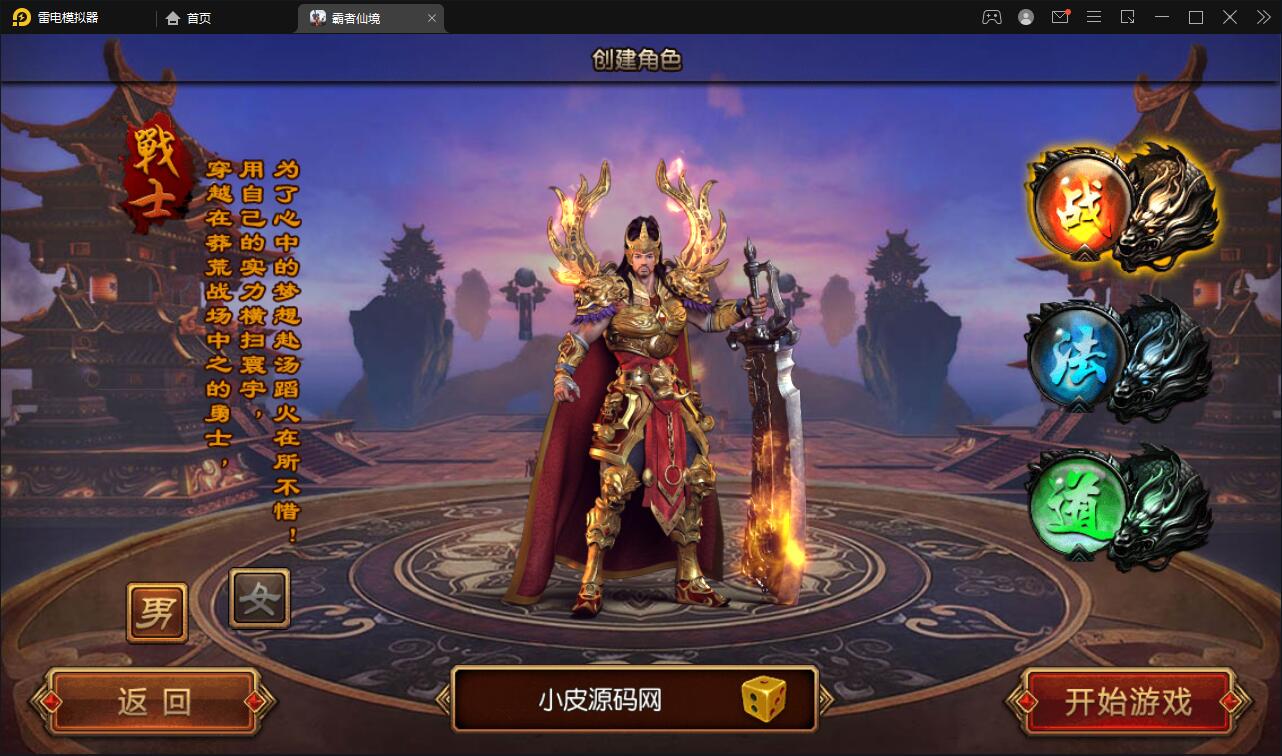Choose the female (女) gender option
Viewport: 1282px width, 756px height.
pyautogui.click(x=258, y=599)
